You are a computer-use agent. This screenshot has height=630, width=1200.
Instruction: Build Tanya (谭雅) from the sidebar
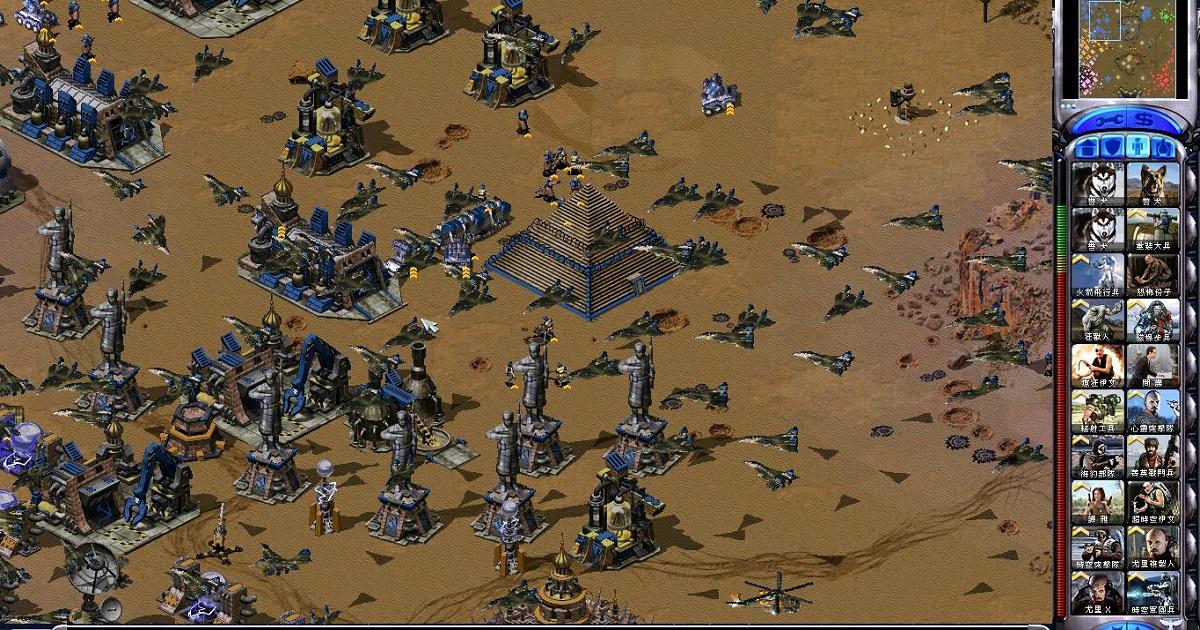coord(1097,502)
